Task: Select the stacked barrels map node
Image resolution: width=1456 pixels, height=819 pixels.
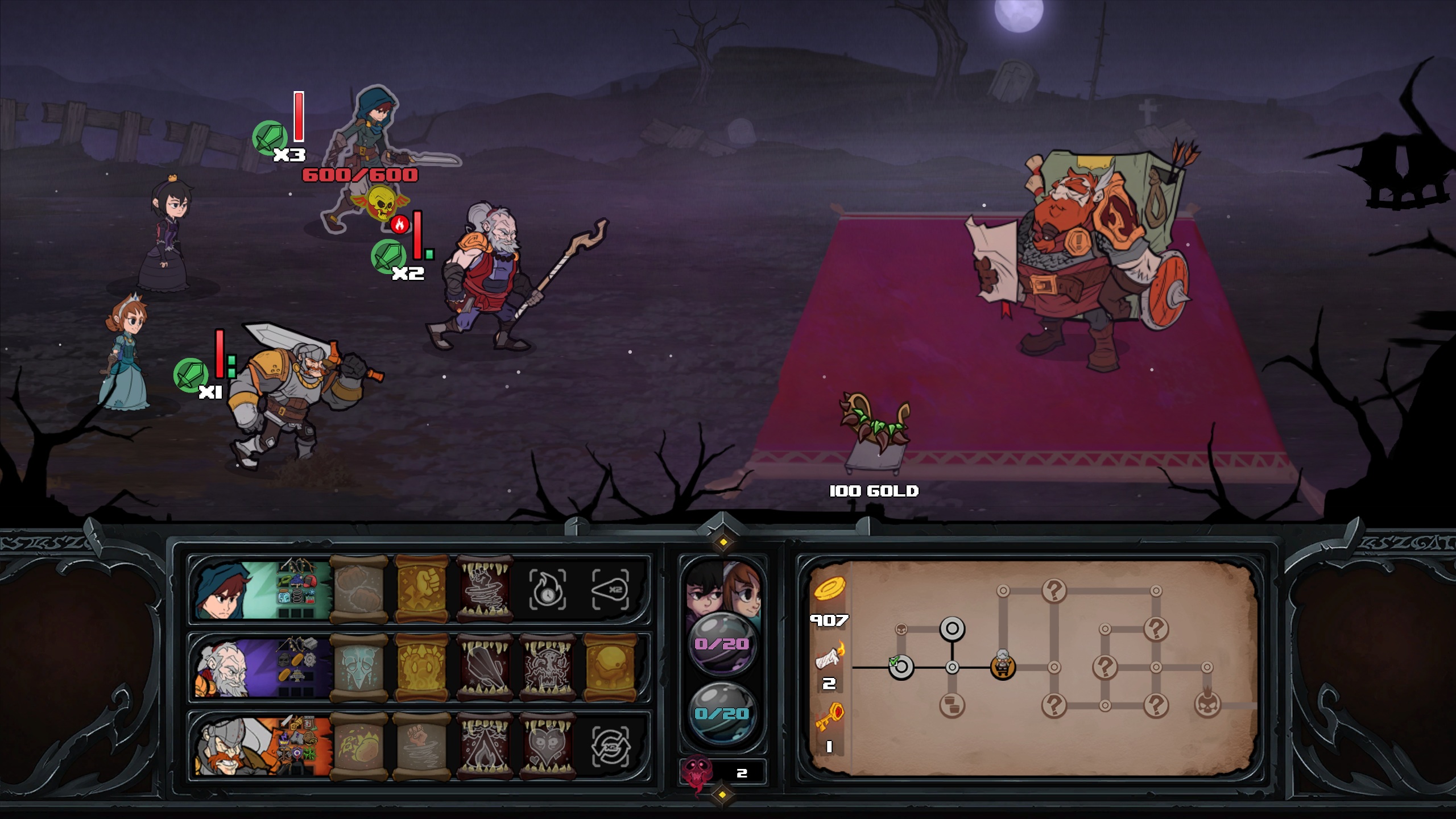Action: tap(952, 706)
